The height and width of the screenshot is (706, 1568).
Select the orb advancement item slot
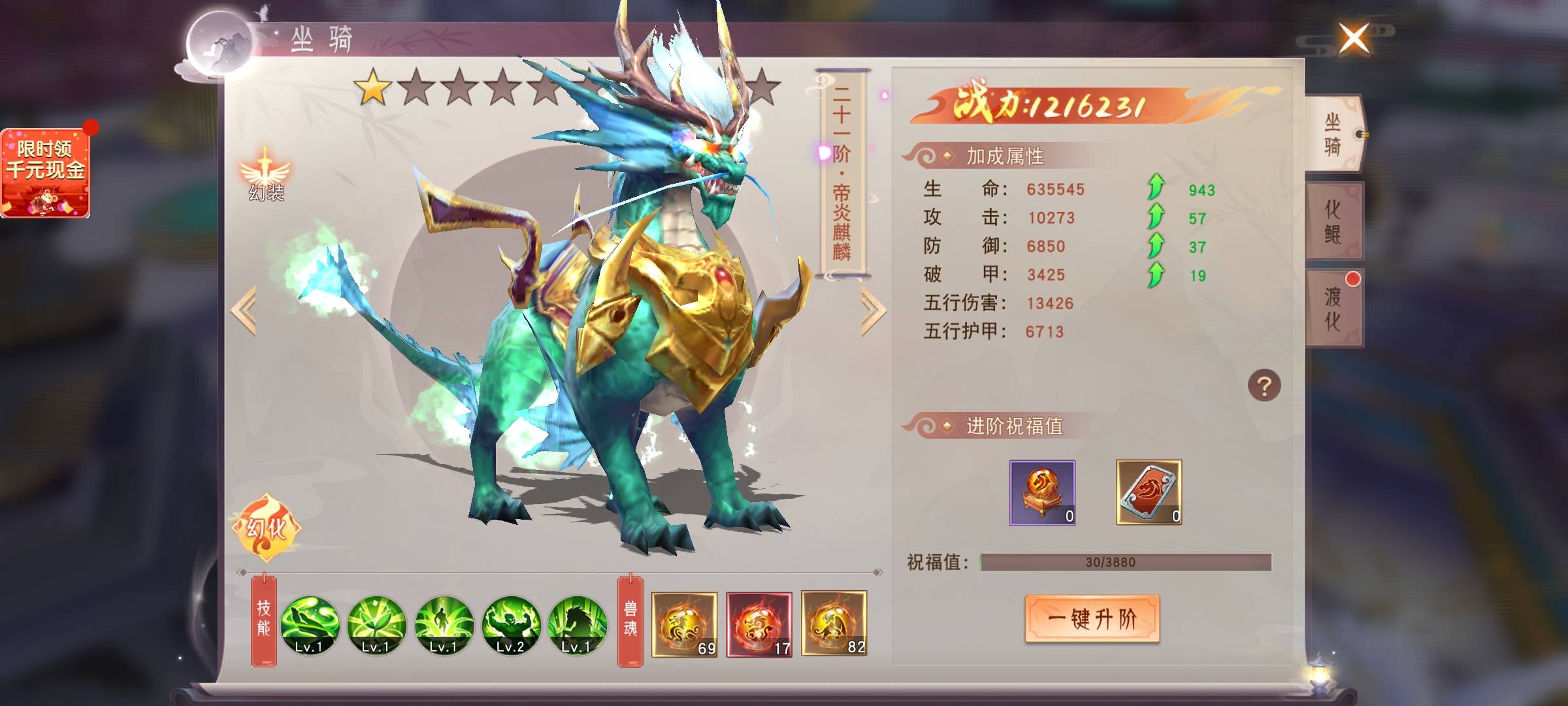pos(1042,492)
